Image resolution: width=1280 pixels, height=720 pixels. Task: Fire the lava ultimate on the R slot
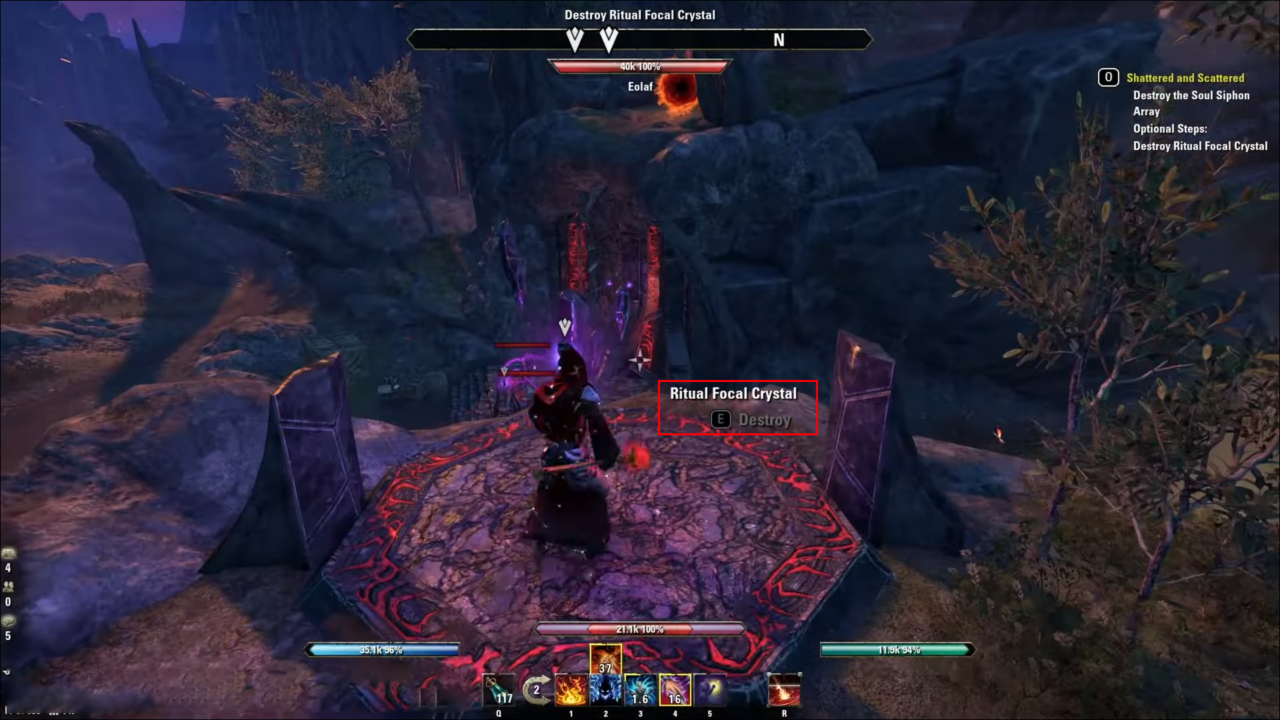(784, 690)
